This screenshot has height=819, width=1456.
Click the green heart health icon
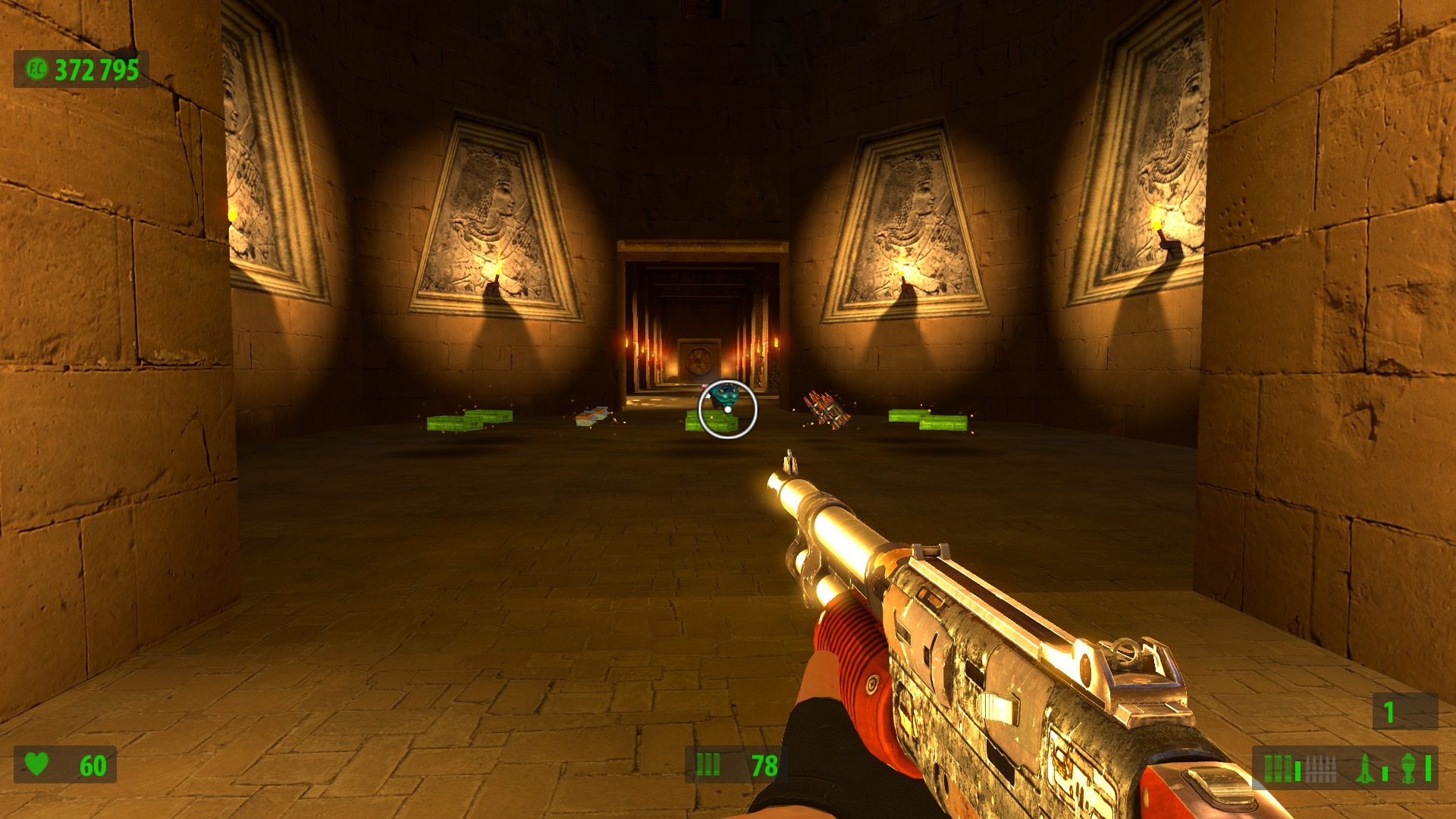click(36, 764)
